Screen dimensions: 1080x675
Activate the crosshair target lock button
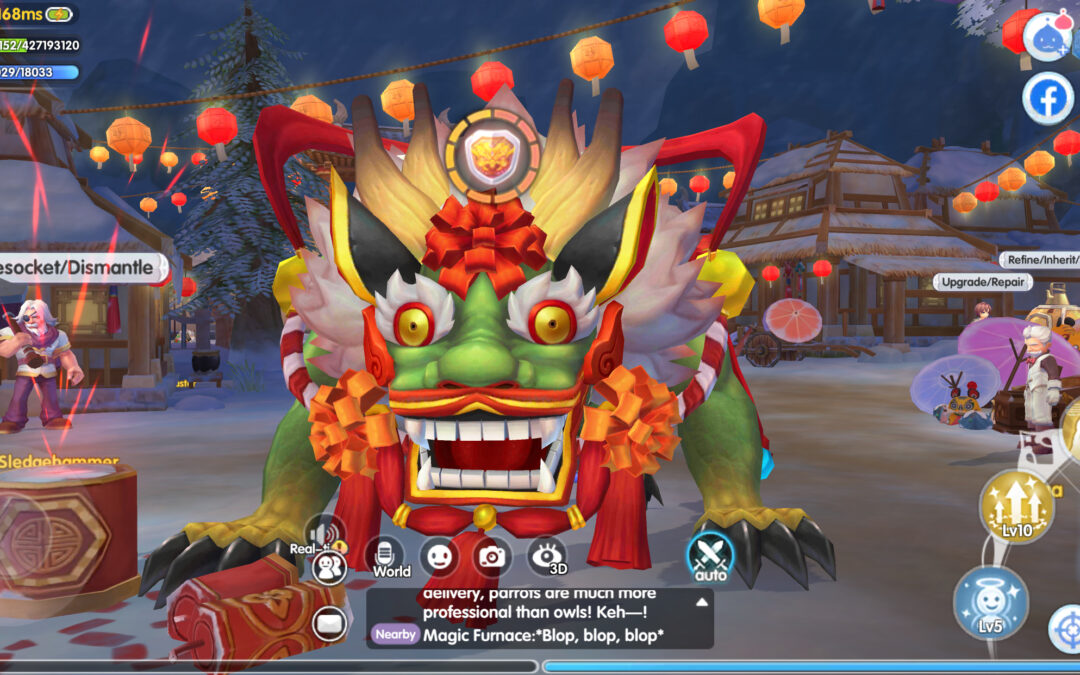1066,628
